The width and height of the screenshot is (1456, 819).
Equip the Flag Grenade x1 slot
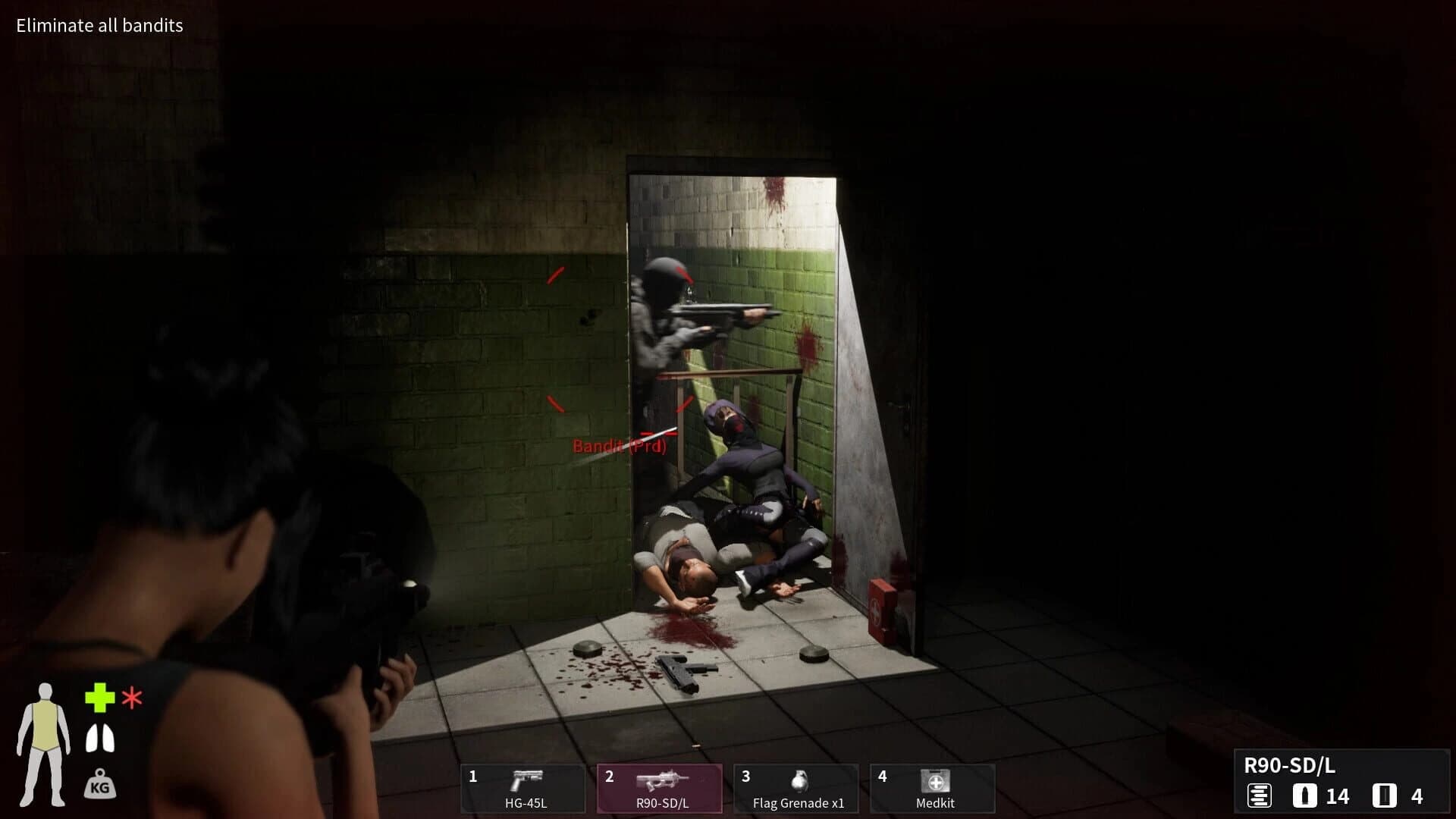(x=796, y=788)
